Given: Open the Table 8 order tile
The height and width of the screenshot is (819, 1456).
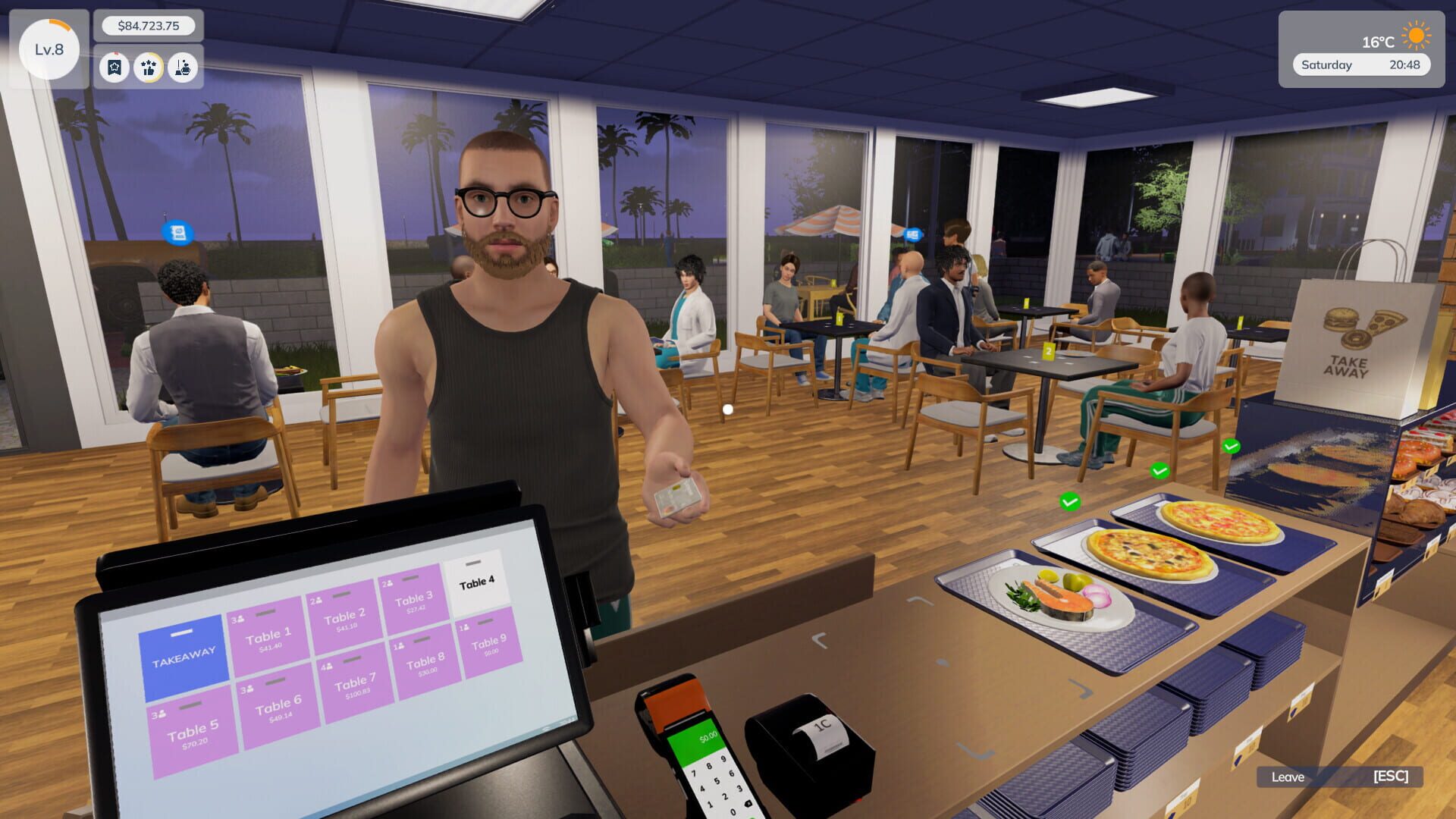Looking at the screenshot, I should [425, 662].
